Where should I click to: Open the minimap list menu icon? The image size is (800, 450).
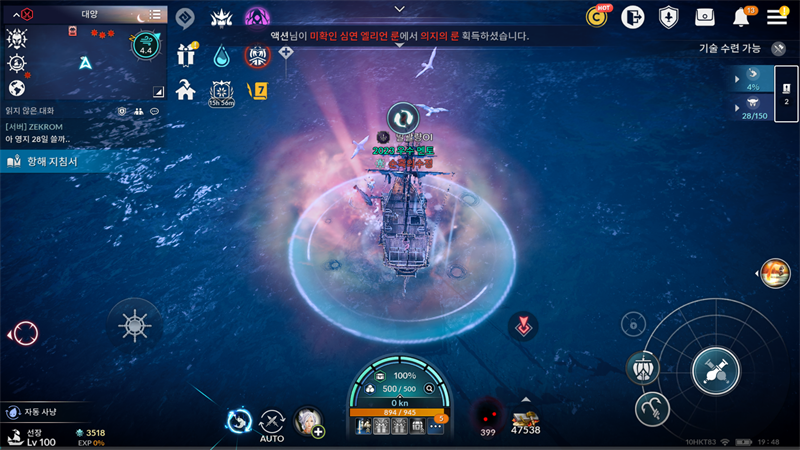coord(153,15)
